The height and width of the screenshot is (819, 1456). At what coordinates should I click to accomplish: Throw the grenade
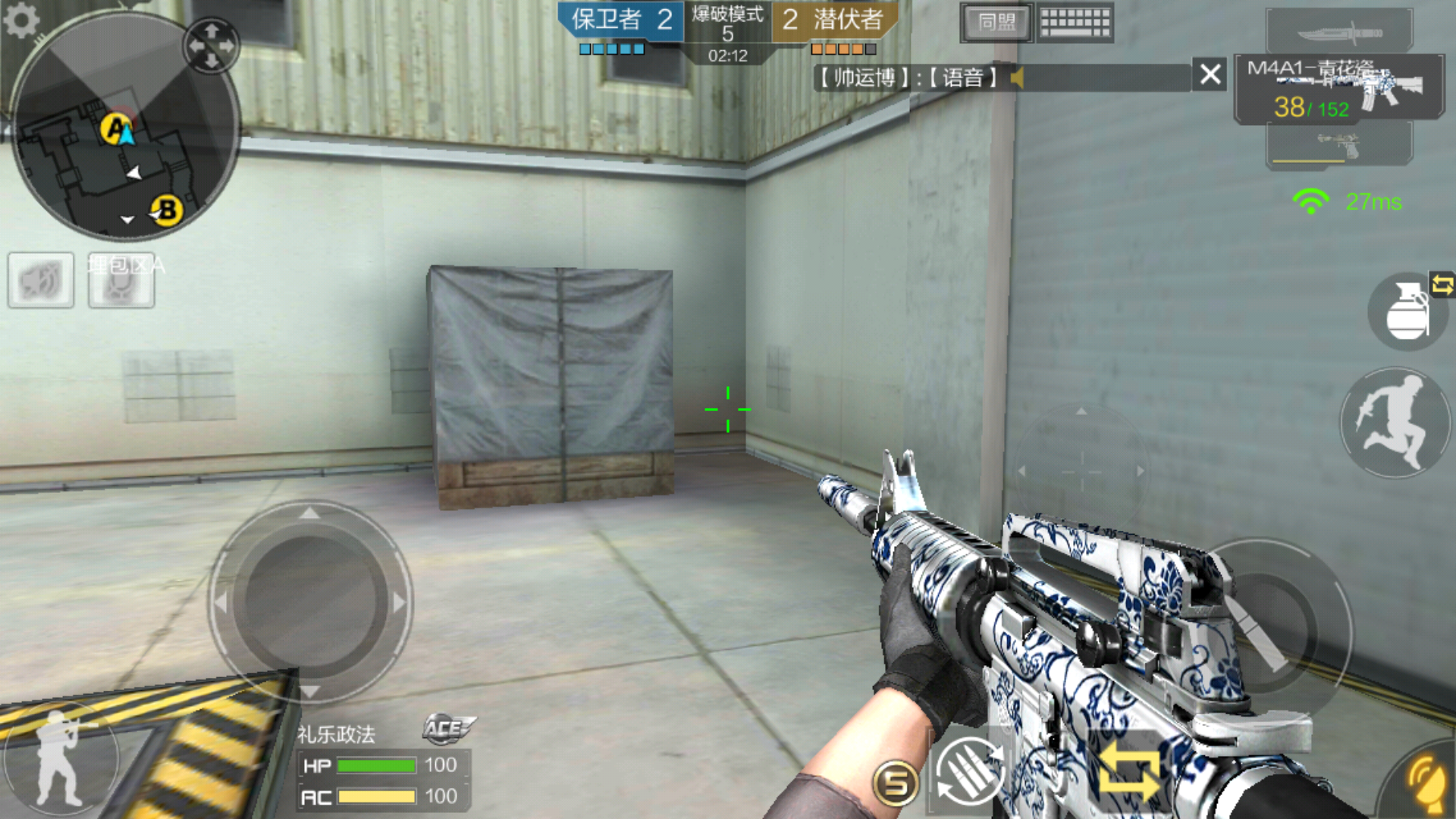[x=1407, y=312]
